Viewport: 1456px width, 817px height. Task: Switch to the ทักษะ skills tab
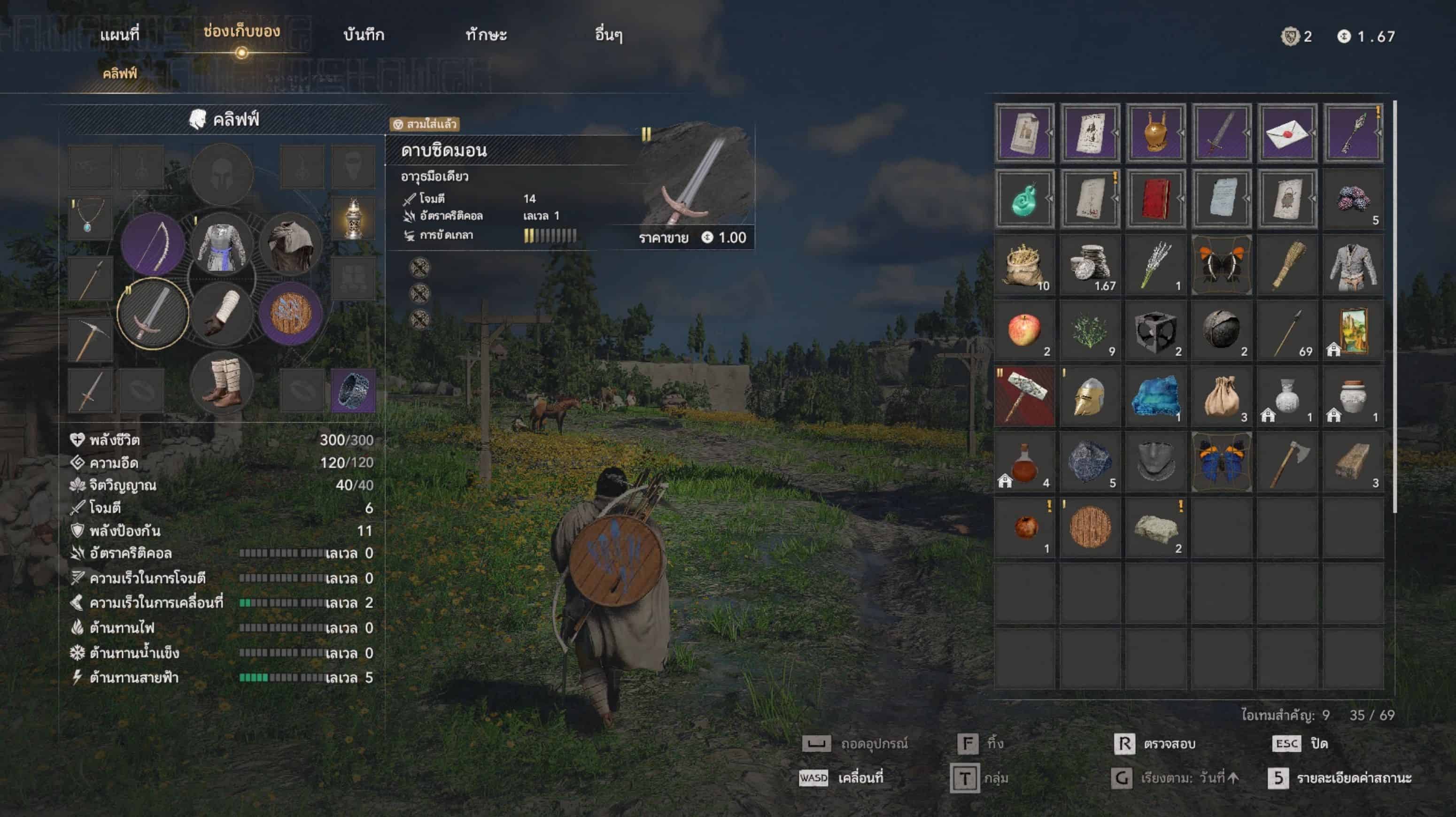point(486,35)
